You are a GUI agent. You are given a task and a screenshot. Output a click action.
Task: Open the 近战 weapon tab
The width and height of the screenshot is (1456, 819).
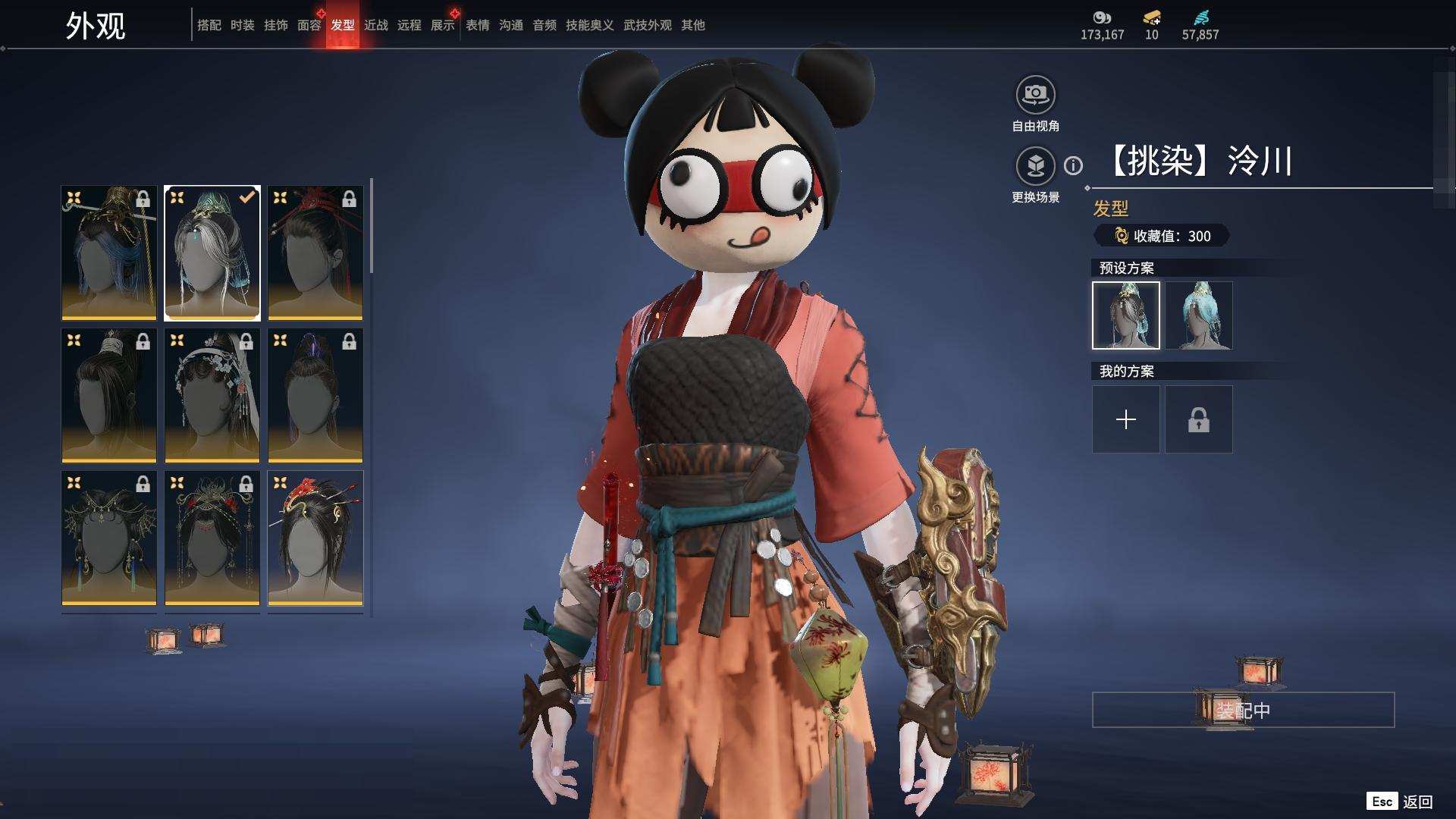[375, 25]
